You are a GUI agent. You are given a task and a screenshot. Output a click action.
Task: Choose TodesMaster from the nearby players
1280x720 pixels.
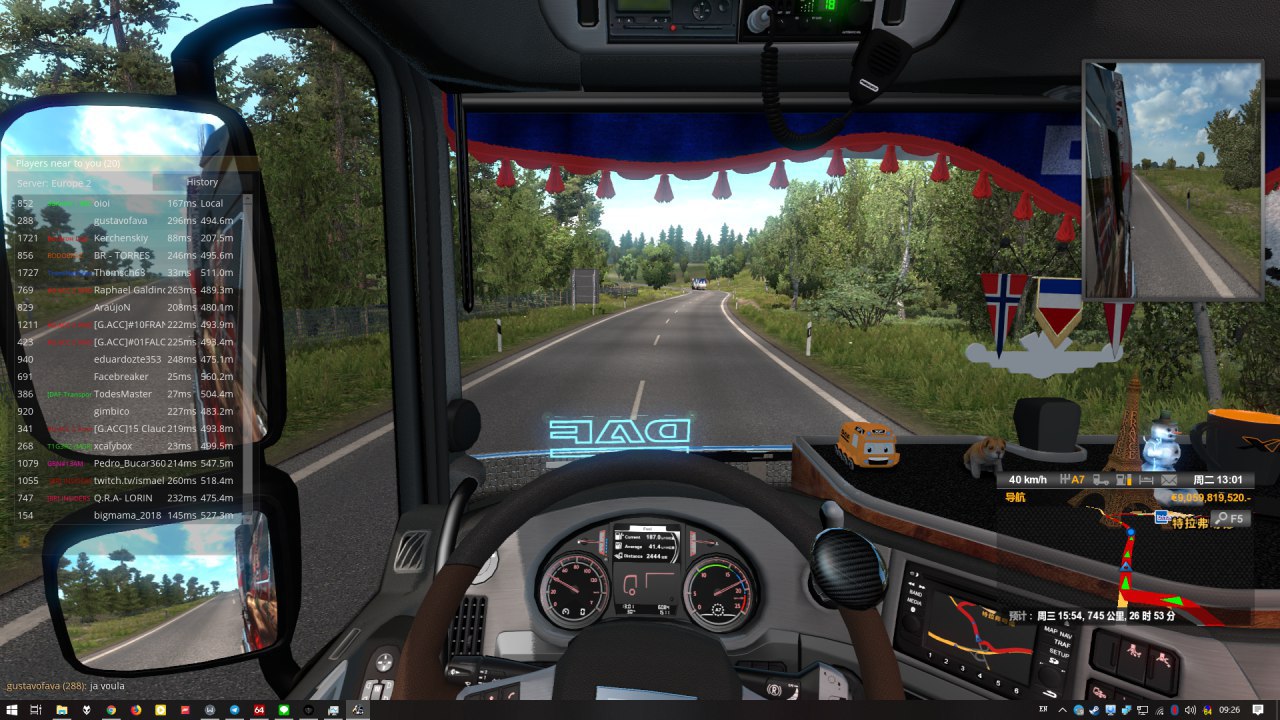[x=121, y=394]
